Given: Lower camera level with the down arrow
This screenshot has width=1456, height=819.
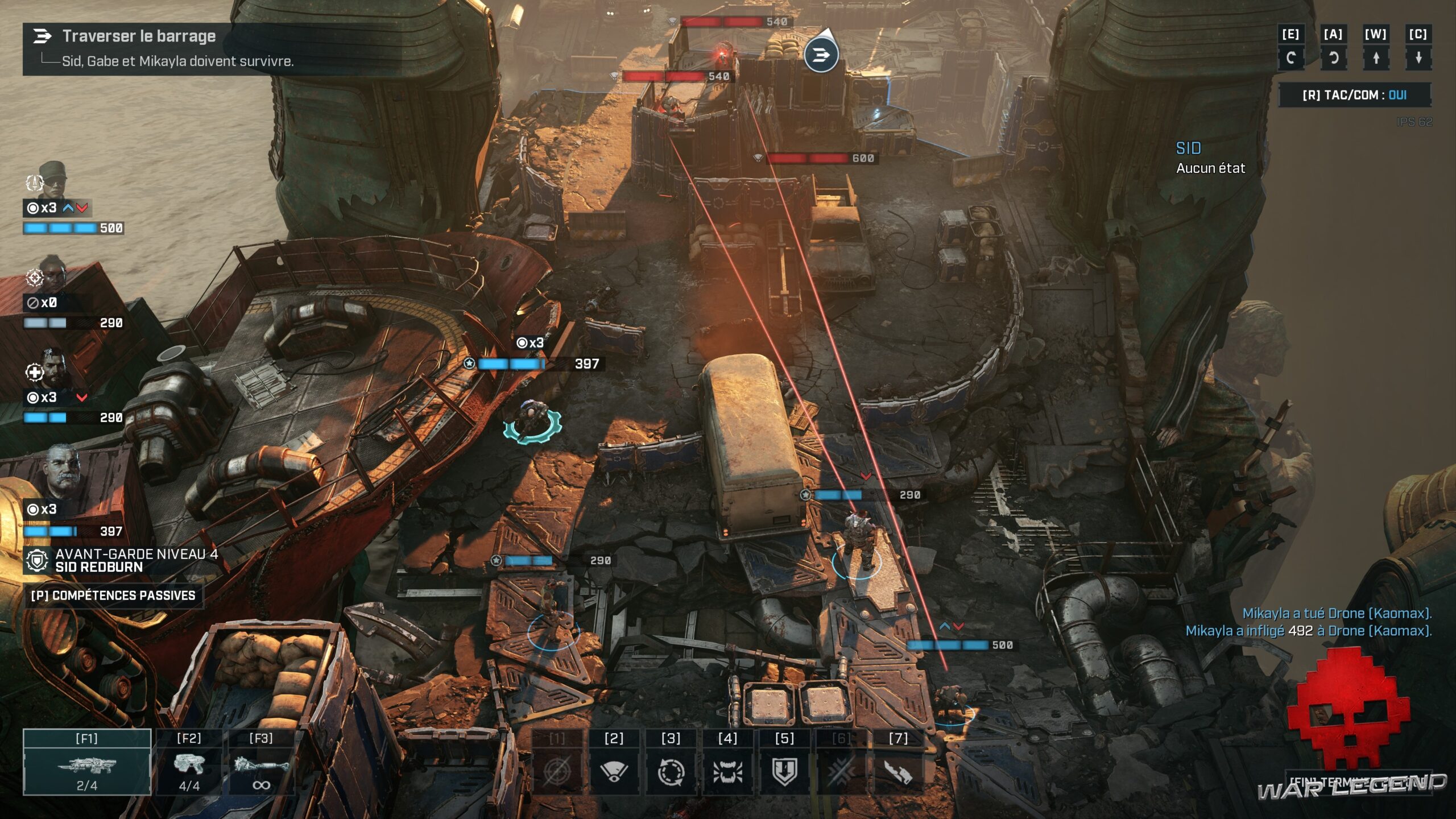Looking at the screenshot, I should point(1418,57).
